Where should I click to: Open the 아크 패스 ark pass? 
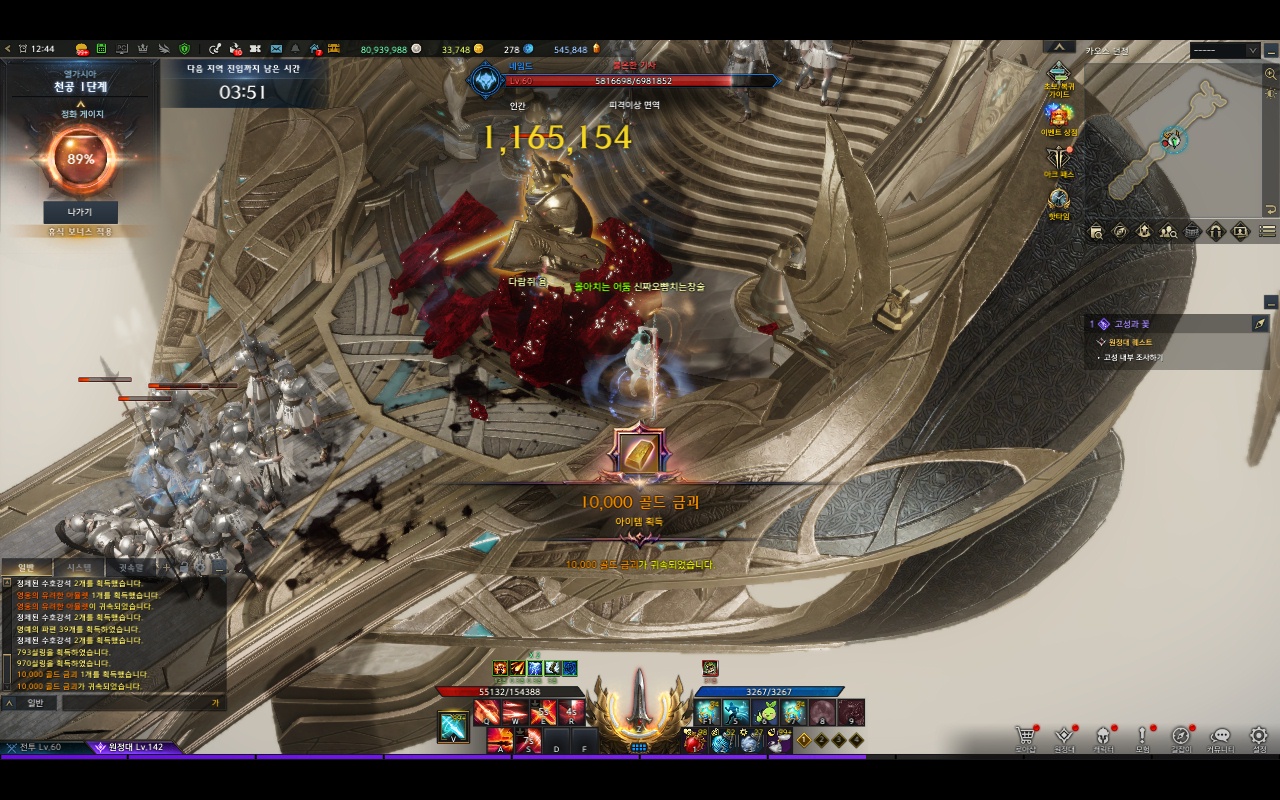[x=1059, y=160]
